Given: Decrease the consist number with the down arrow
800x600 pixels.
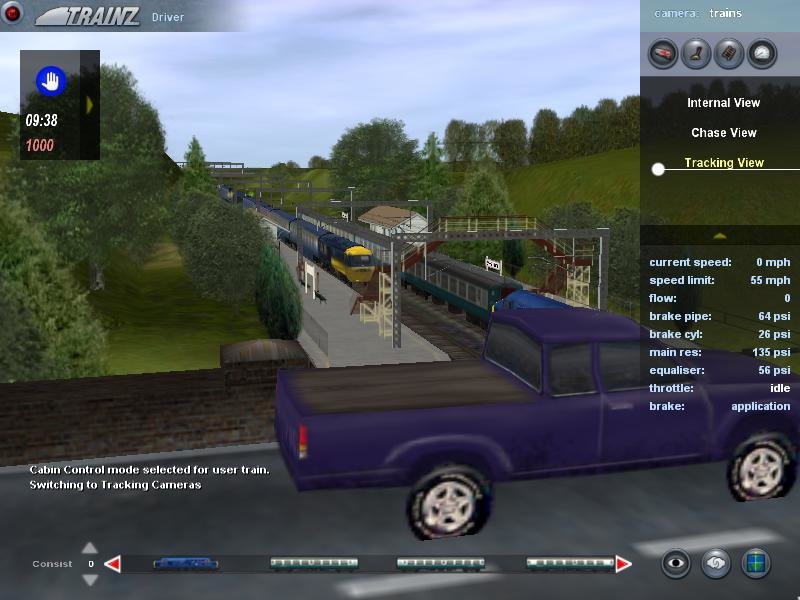Looking at the screenshot, I should click(x=90, y=579).
